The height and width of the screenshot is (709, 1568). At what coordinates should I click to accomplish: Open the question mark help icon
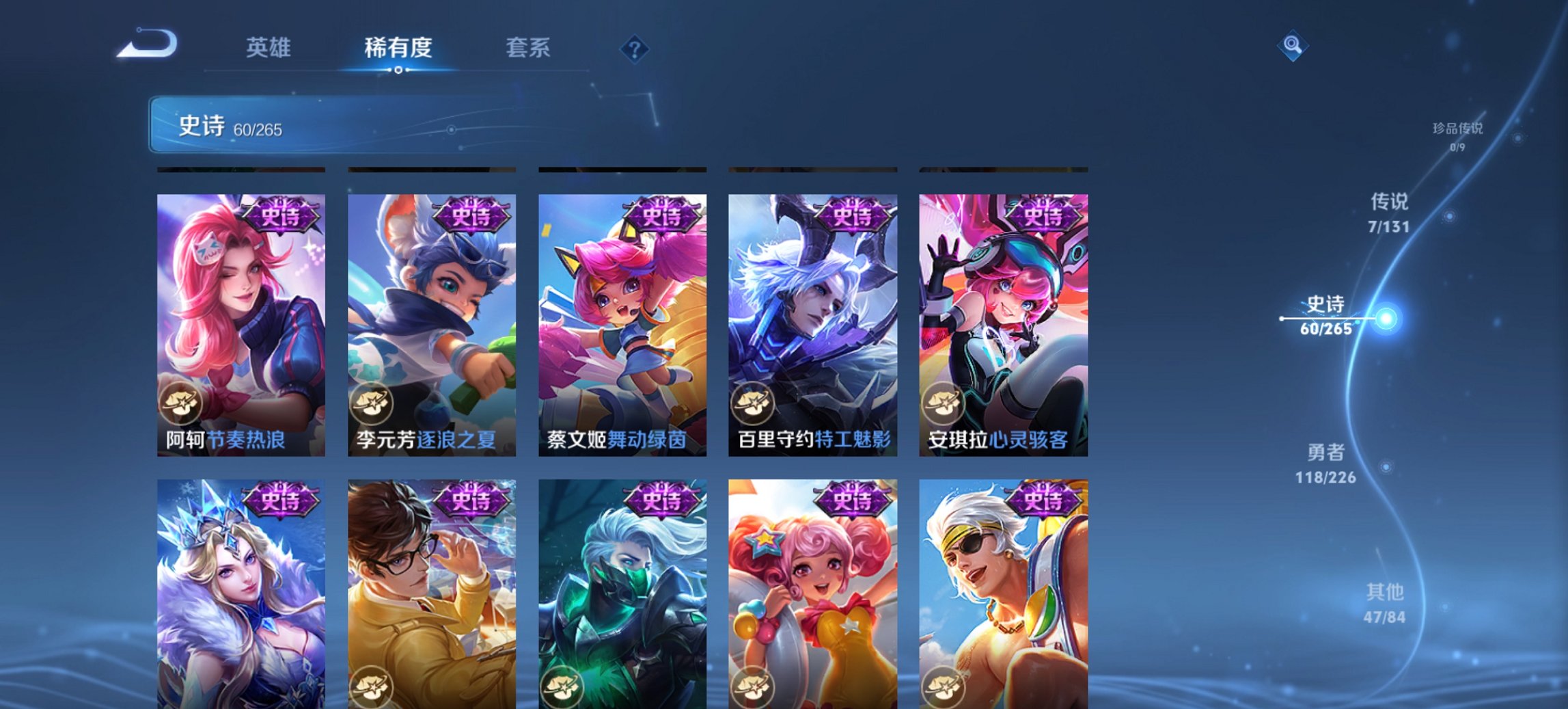[x=635, y=48]
